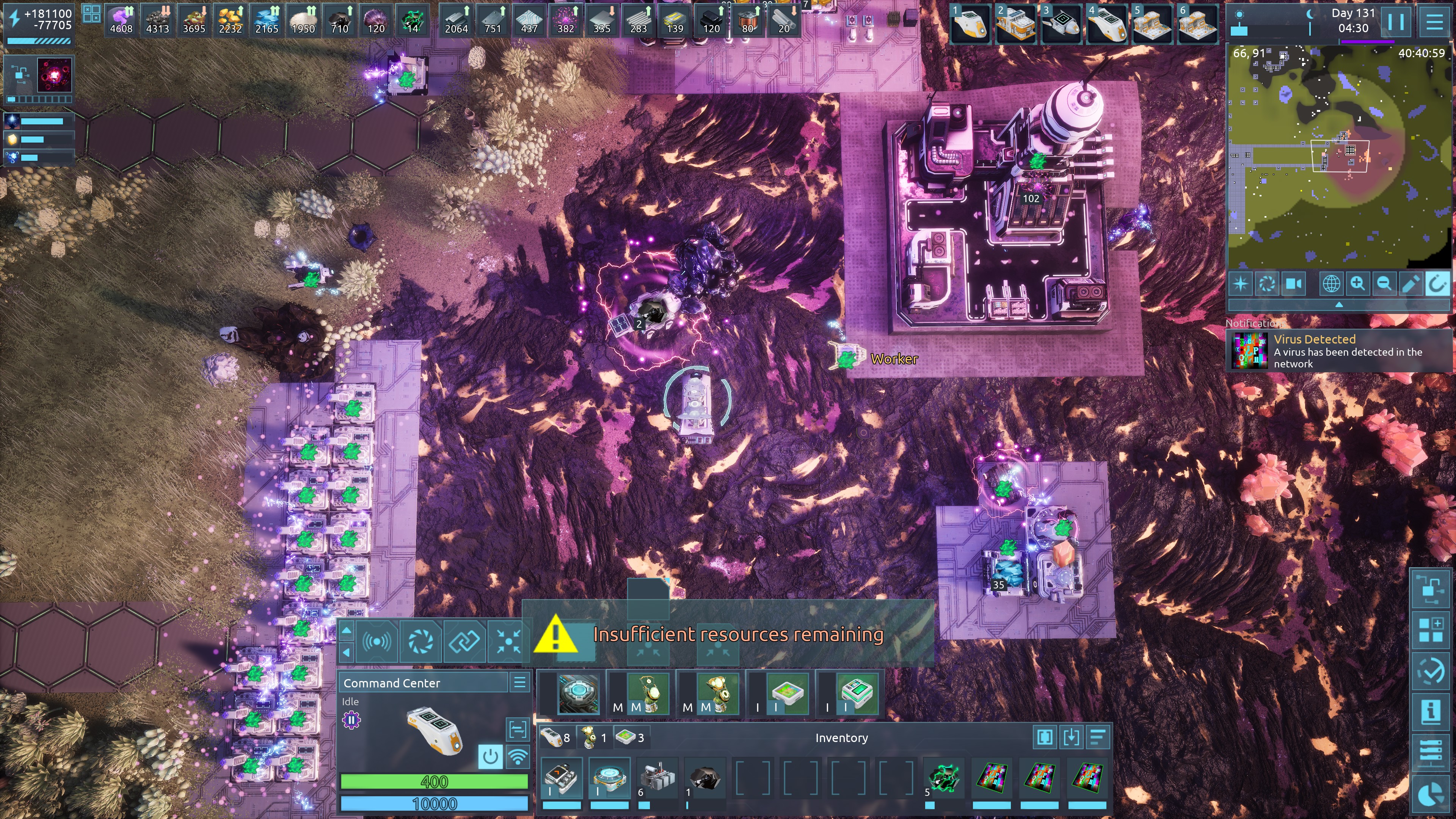Viewport: 1456px width, 819px height.
Task: Toggle the minimap globe view button
Action: tap(1331, 284)
